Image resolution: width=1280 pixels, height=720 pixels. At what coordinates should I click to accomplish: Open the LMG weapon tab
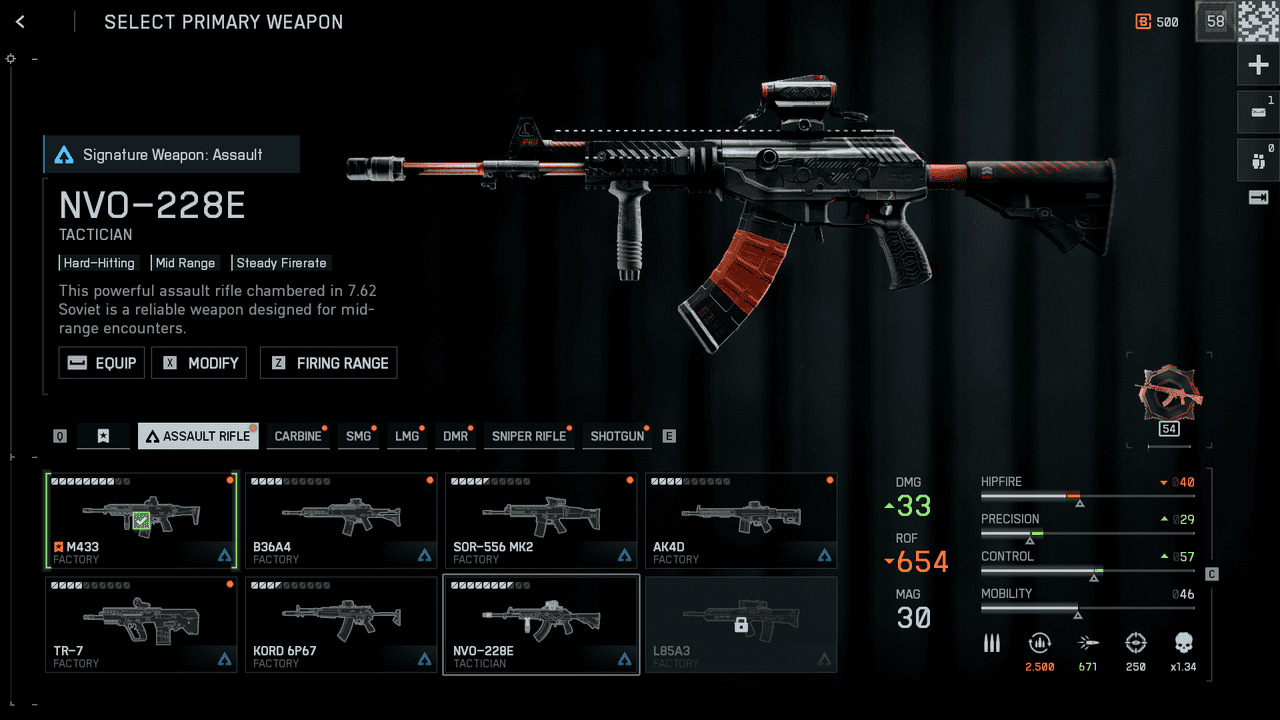[407, 436]
